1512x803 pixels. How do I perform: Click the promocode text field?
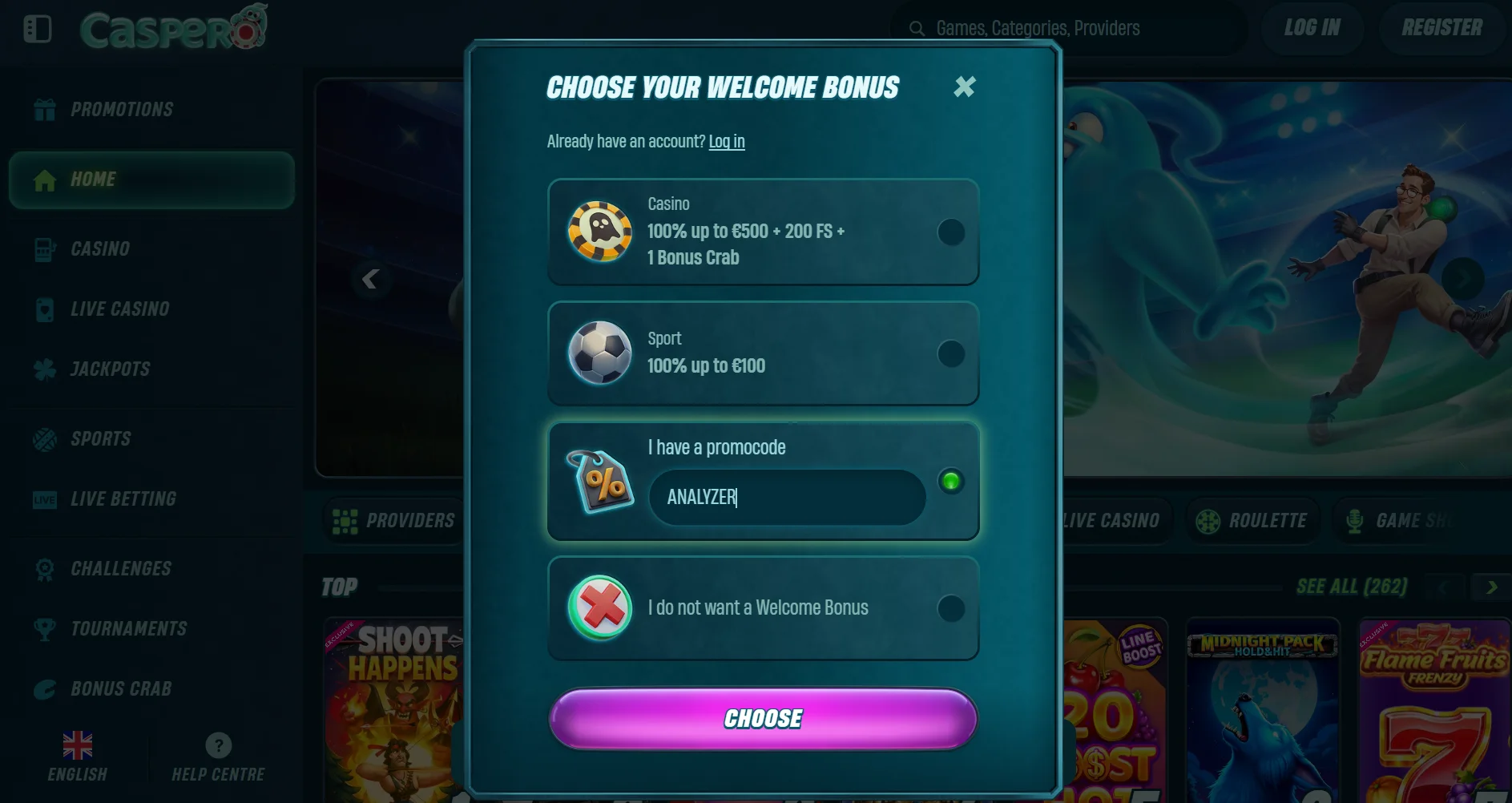point(786,498)
